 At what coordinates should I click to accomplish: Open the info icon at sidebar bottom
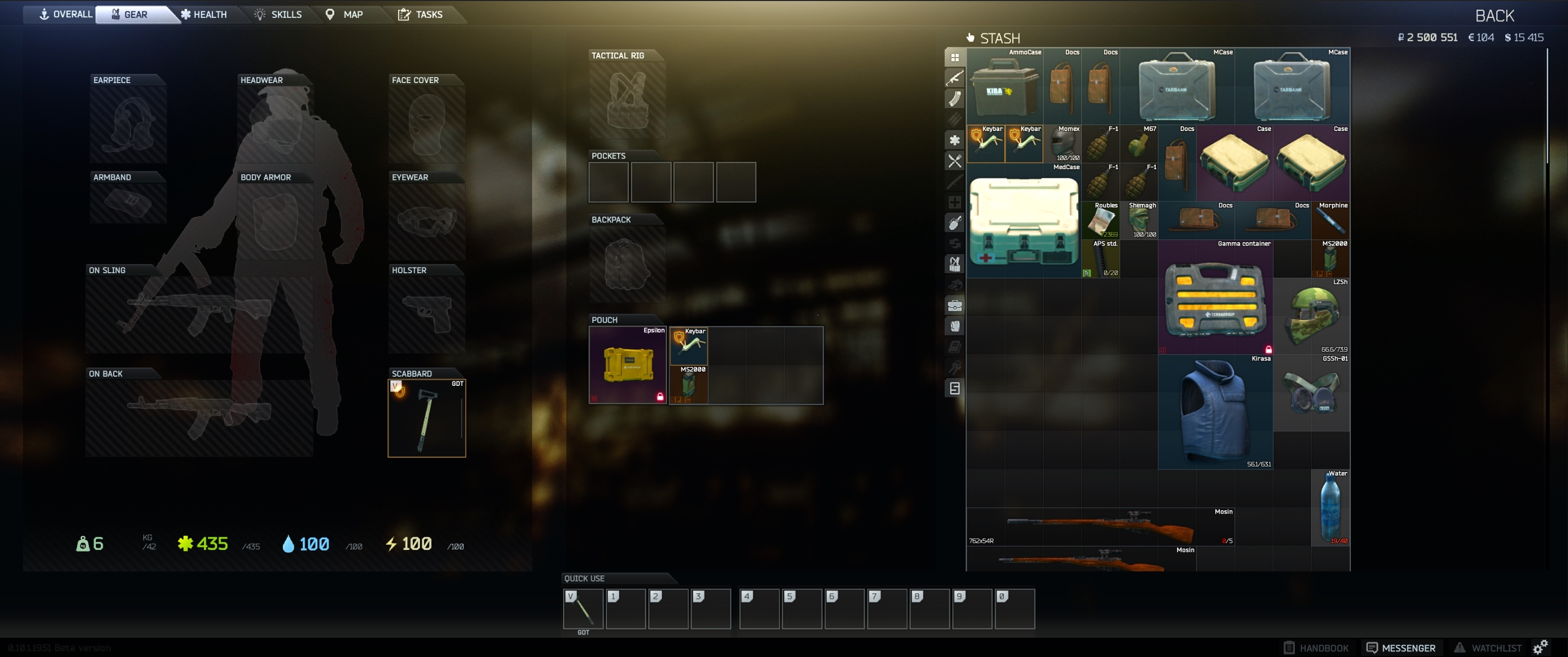click(x=955, y=388)
